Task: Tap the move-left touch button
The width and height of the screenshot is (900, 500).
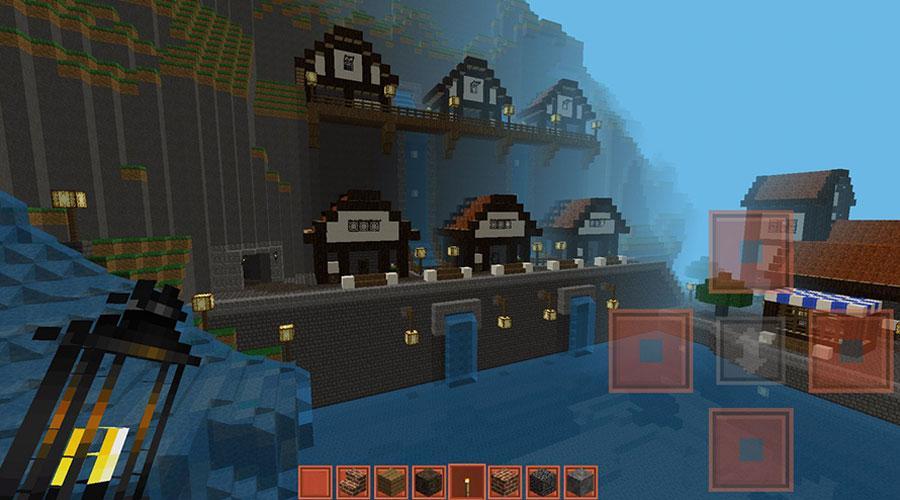Action: point(651,350)
